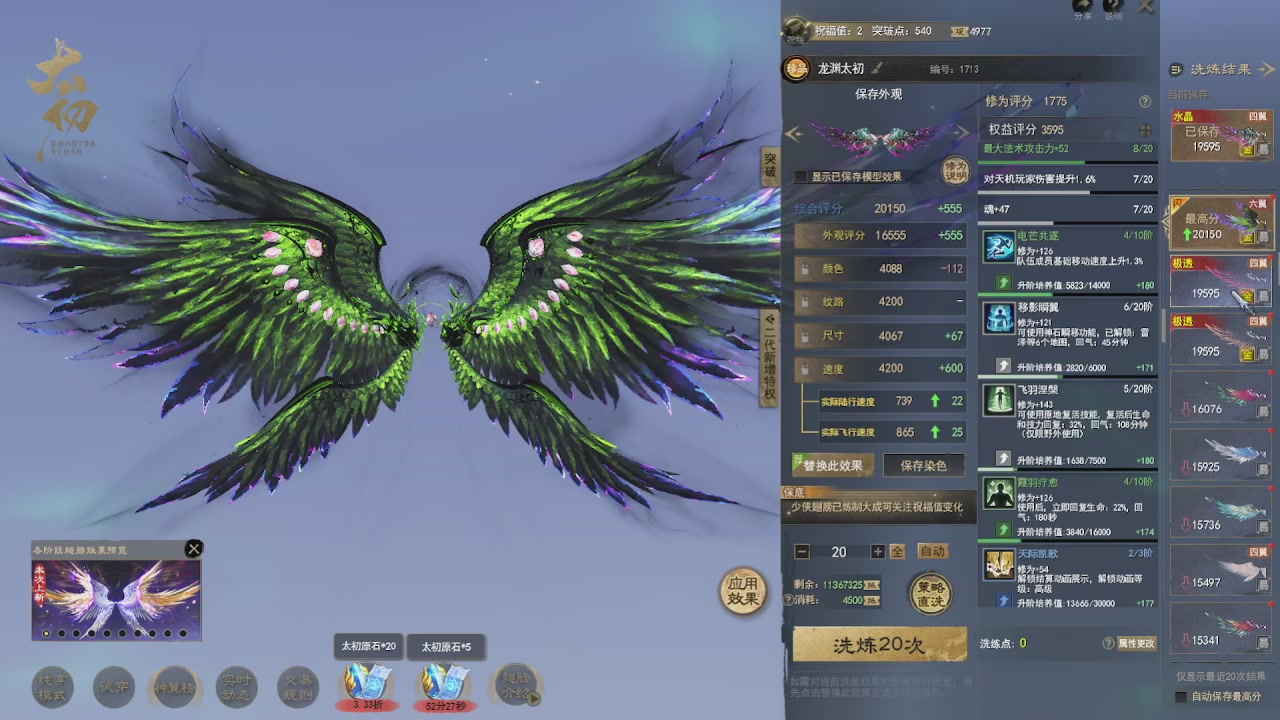Choose the 16076 refine result entry

1220,400
